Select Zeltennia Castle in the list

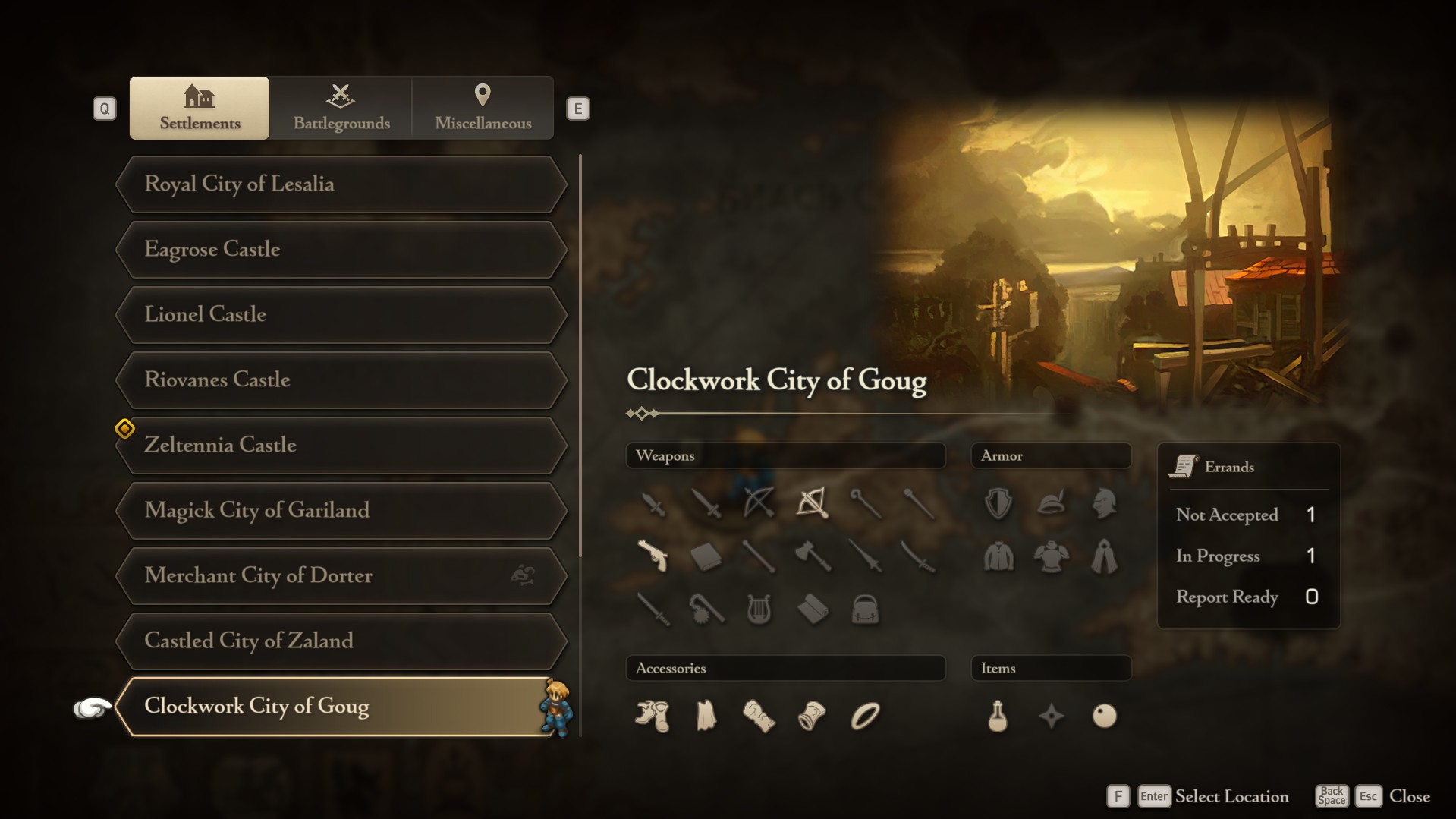tap(341, 446)
